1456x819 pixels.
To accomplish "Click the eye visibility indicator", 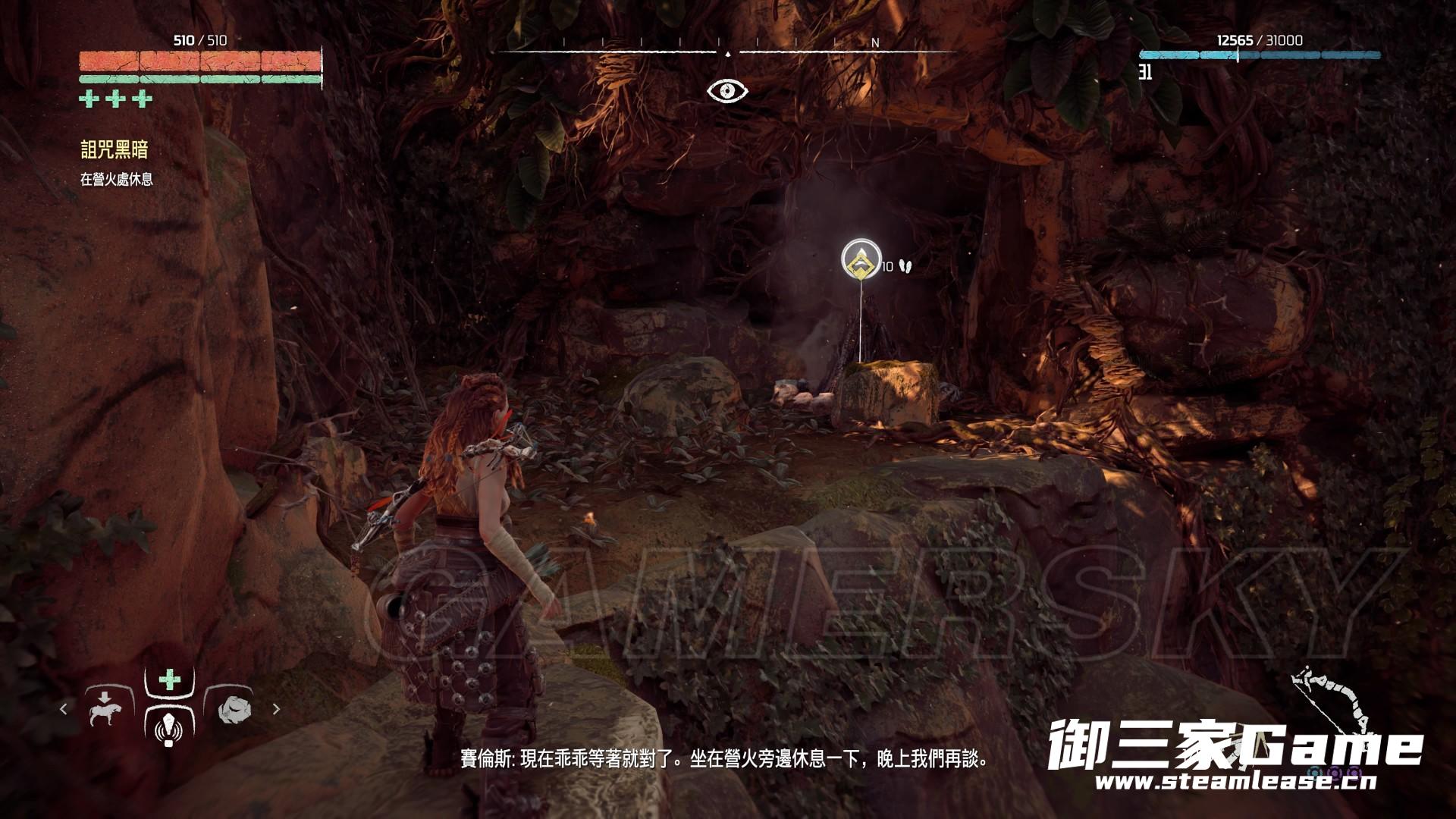I will pyautogui.click(x=727, y=92).
